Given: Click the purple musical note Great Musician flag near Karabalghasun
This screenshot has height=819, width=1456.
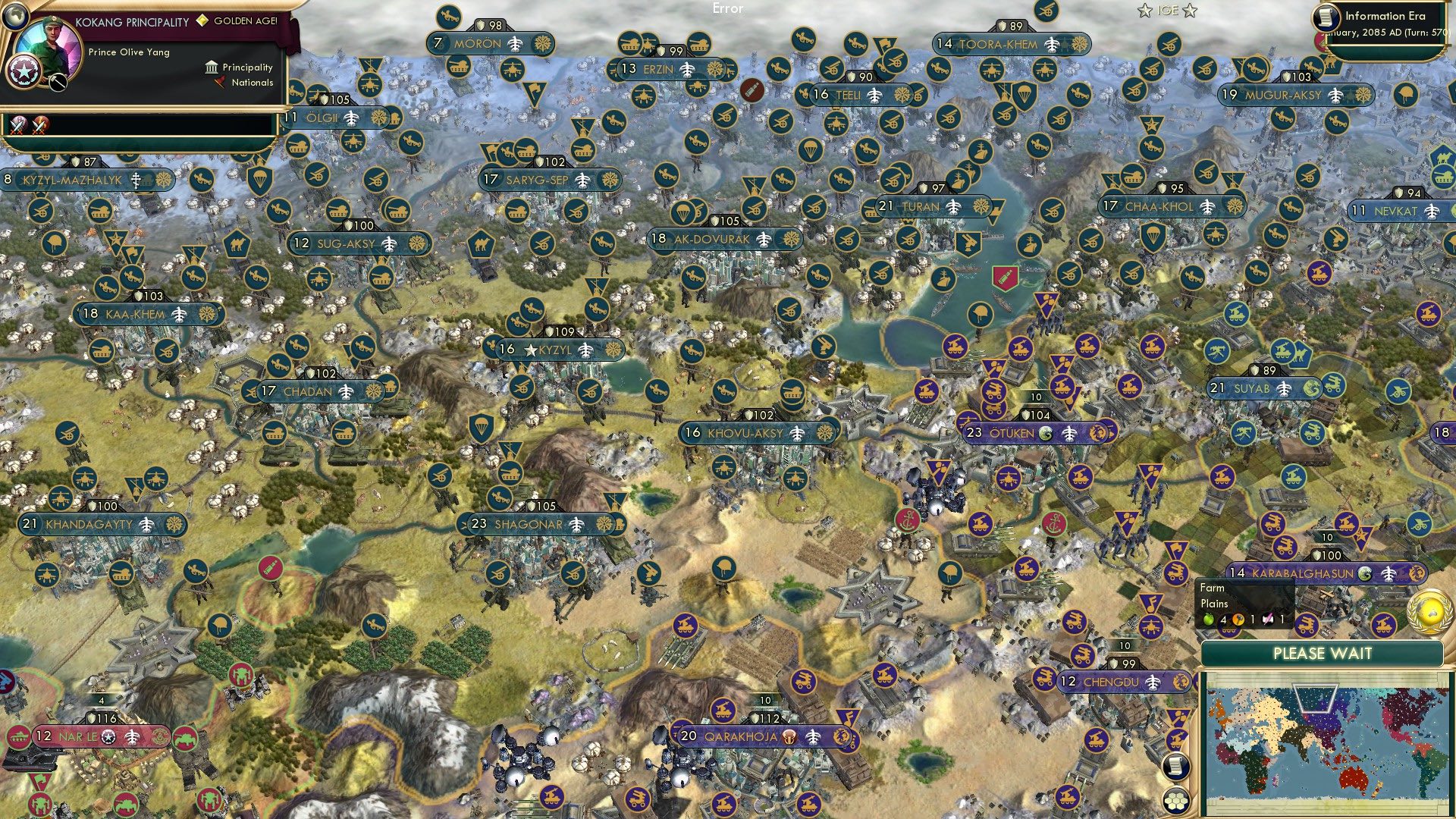Looking at the screenshot, I should pos(1151,603).
